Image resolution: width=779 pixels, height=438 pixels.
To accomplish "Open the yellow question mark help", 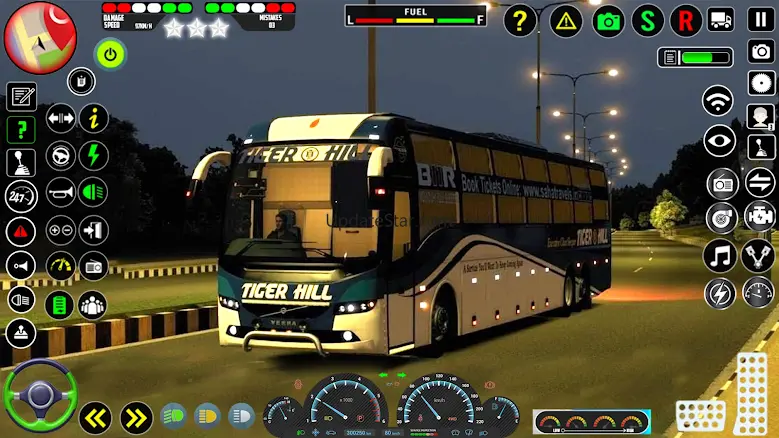I will tap(520, 20).
